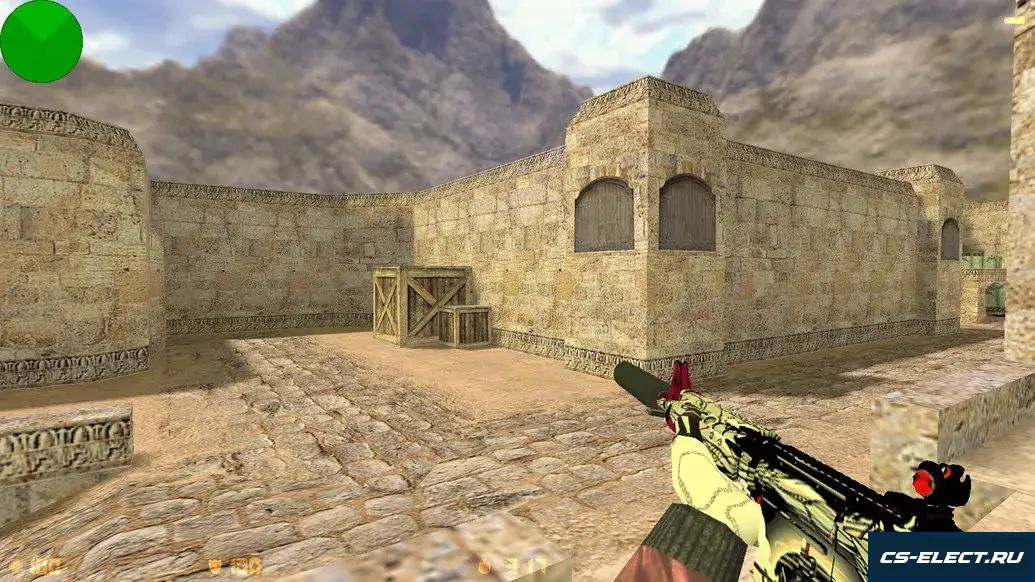The width and height of the screenshot is (1035, 582).
Task: Click the green circular radar
Action: point(41,41)
